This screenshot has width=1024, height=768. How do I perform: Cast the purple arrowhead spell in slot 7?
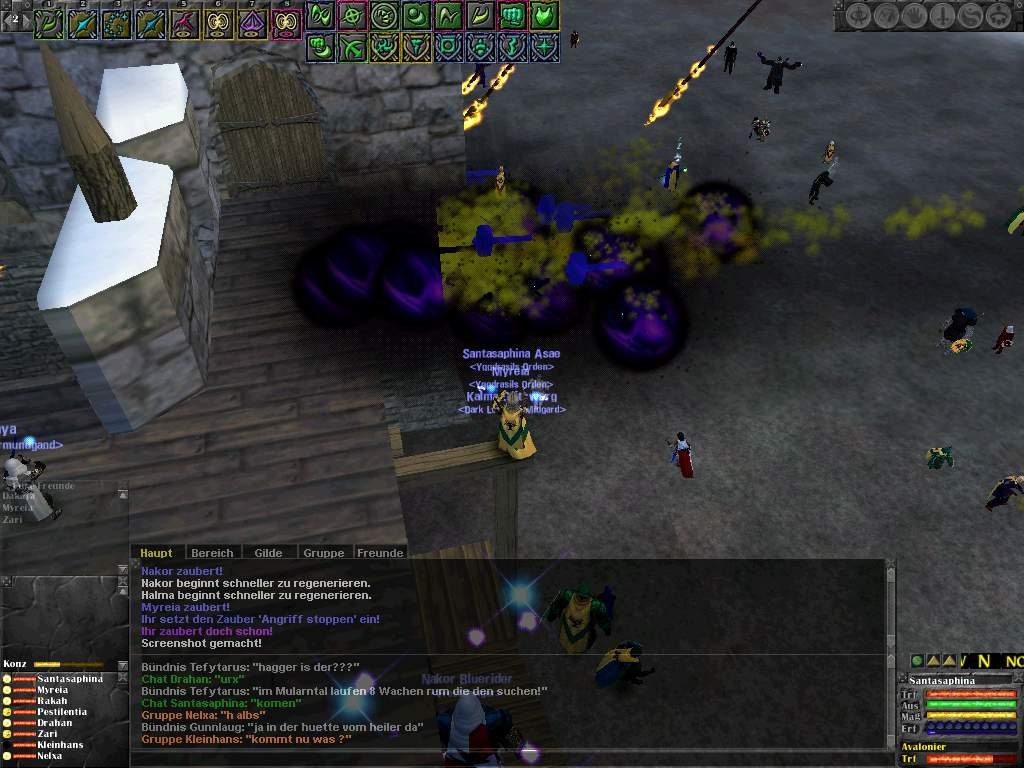[253, 23]
